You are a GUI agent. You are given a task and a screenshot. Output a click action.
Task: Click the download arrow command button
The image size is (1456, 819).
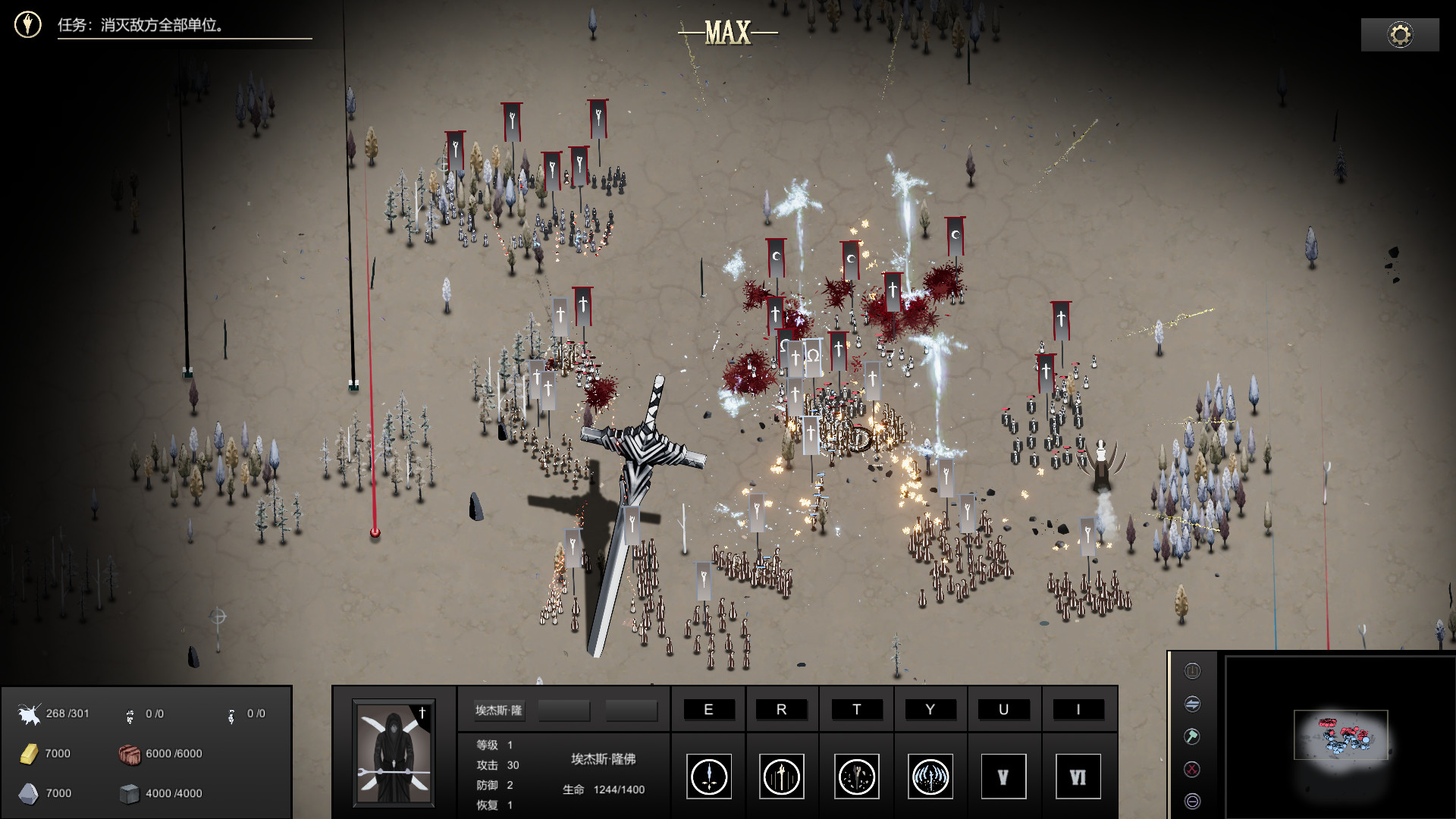[1192, 671]
